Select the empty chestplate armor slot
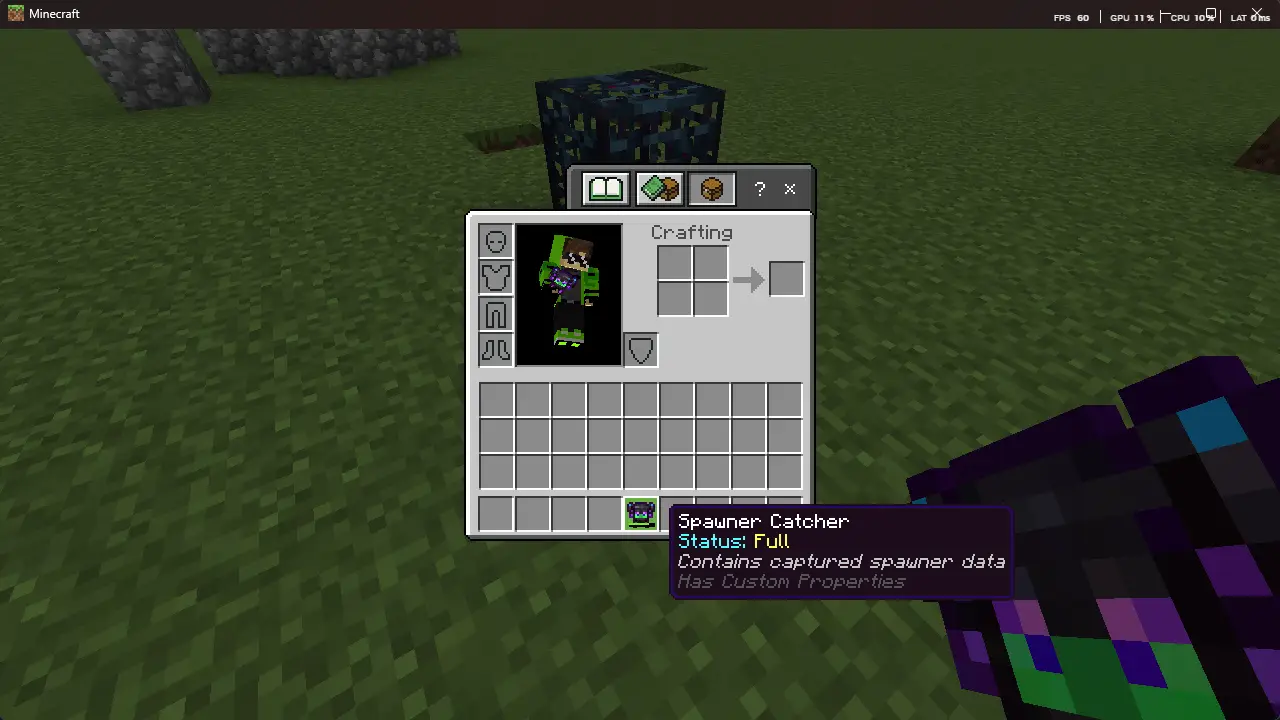 tap(496, 277)
